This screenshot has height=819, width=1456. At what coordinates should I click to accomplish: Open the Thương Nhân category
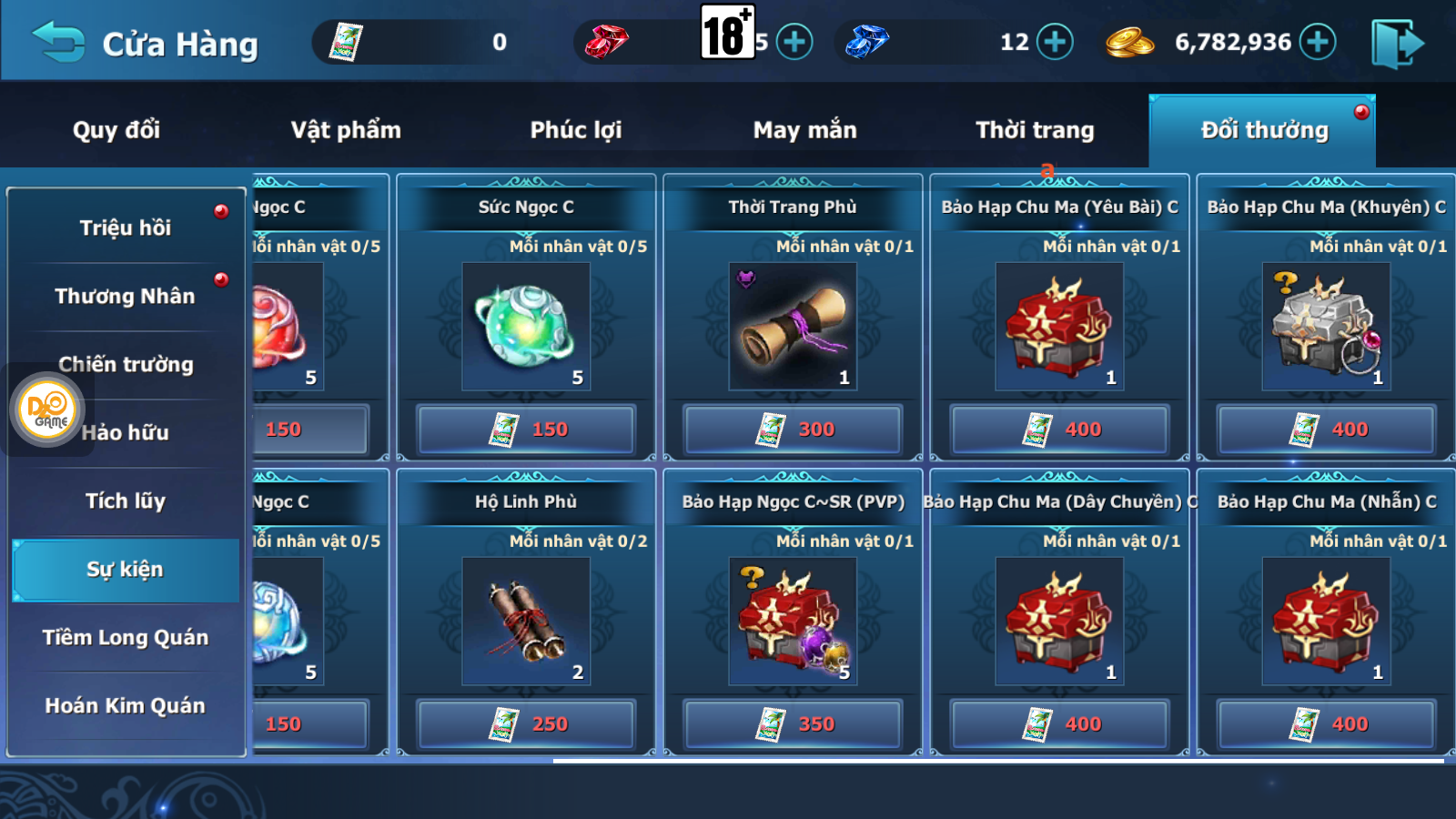point(126,296)
